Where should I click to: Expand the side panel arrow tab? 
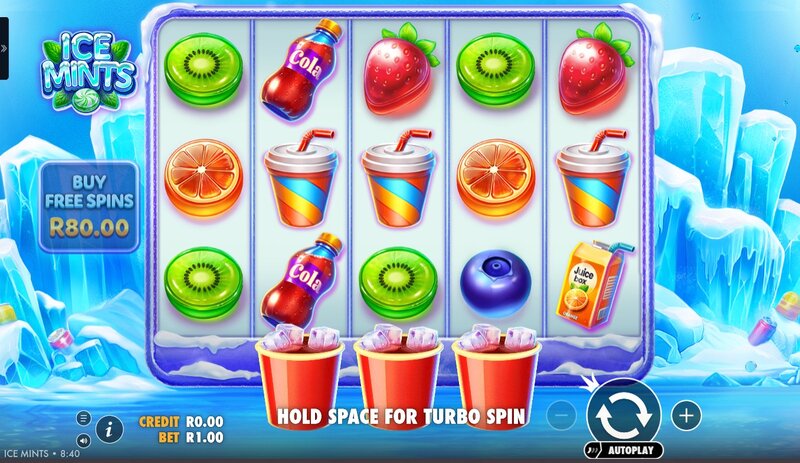(4, 47)
